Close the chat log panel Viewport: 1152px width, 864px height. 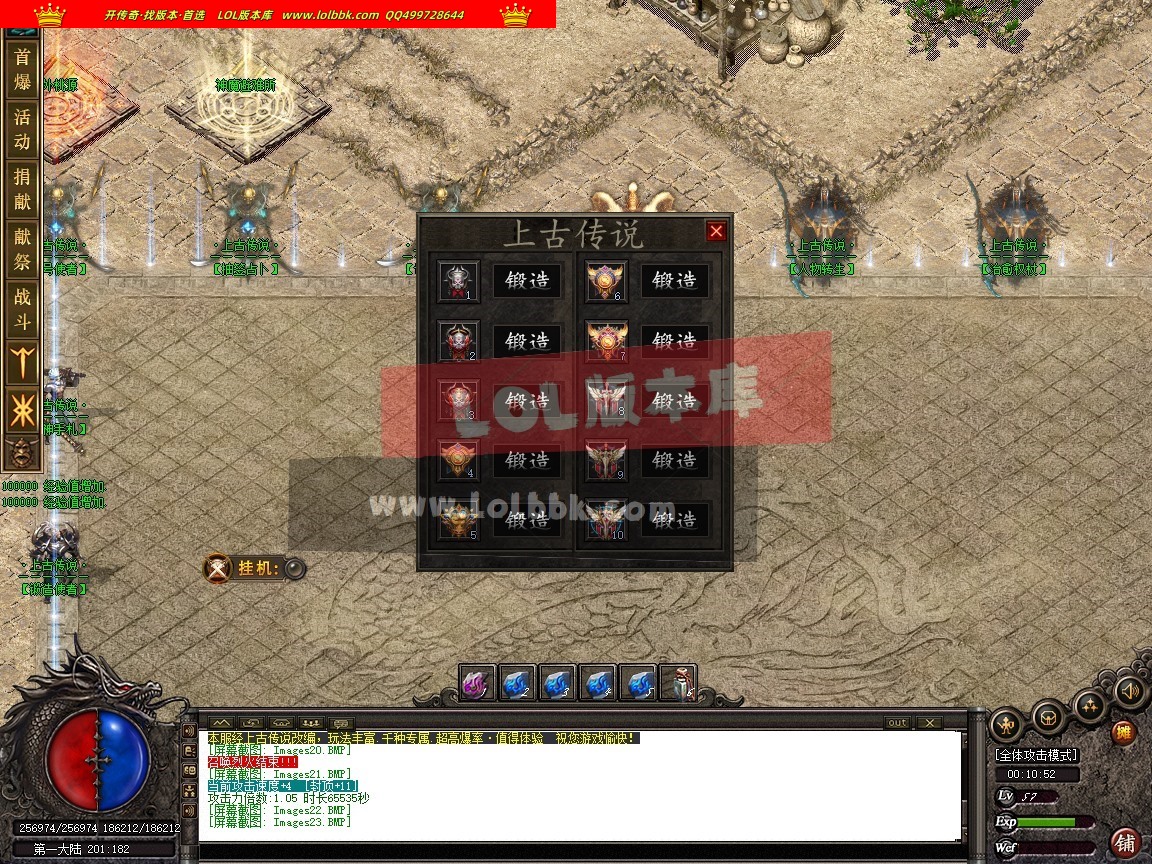tap(929, 723)
